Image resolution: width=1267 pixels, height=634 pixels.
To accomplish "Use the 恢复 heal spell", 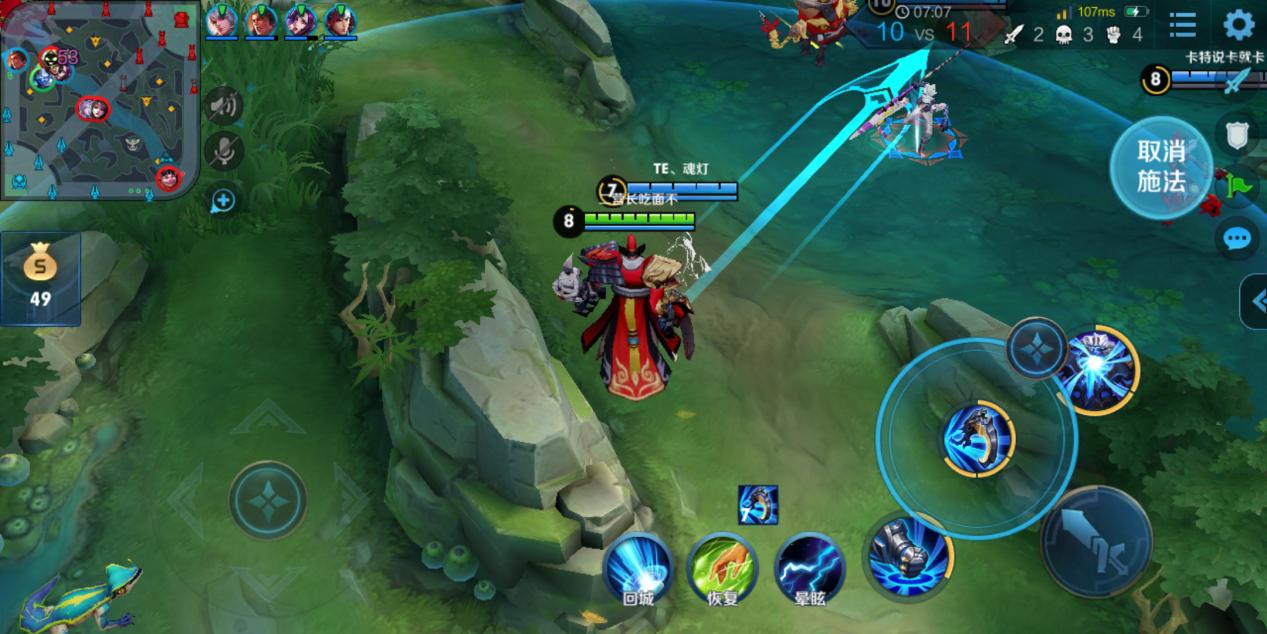I will pos(722,568).
